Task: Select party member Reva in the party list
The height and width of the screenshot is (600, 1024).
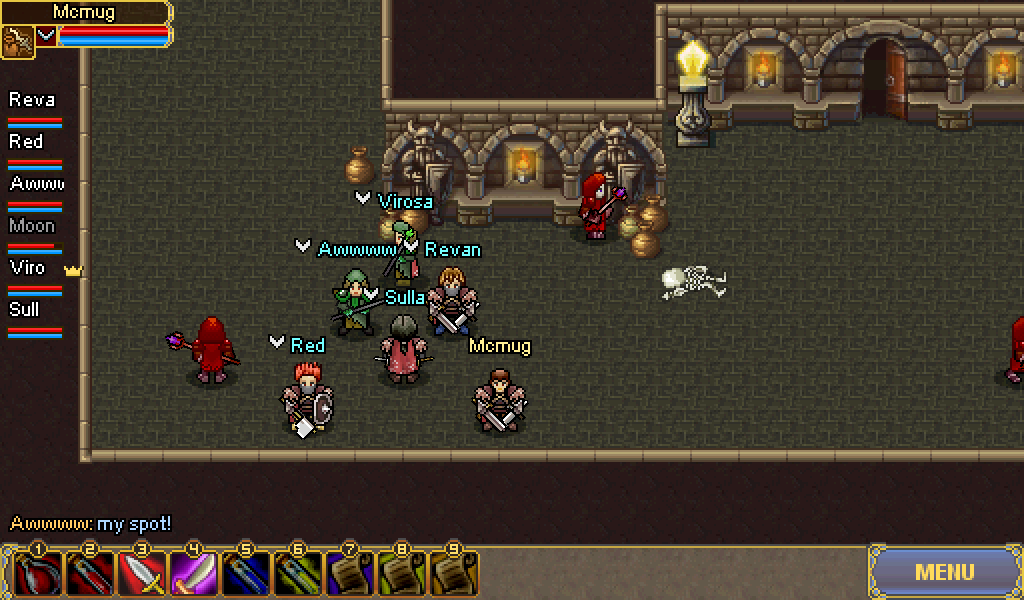Action: click(33, 101)
